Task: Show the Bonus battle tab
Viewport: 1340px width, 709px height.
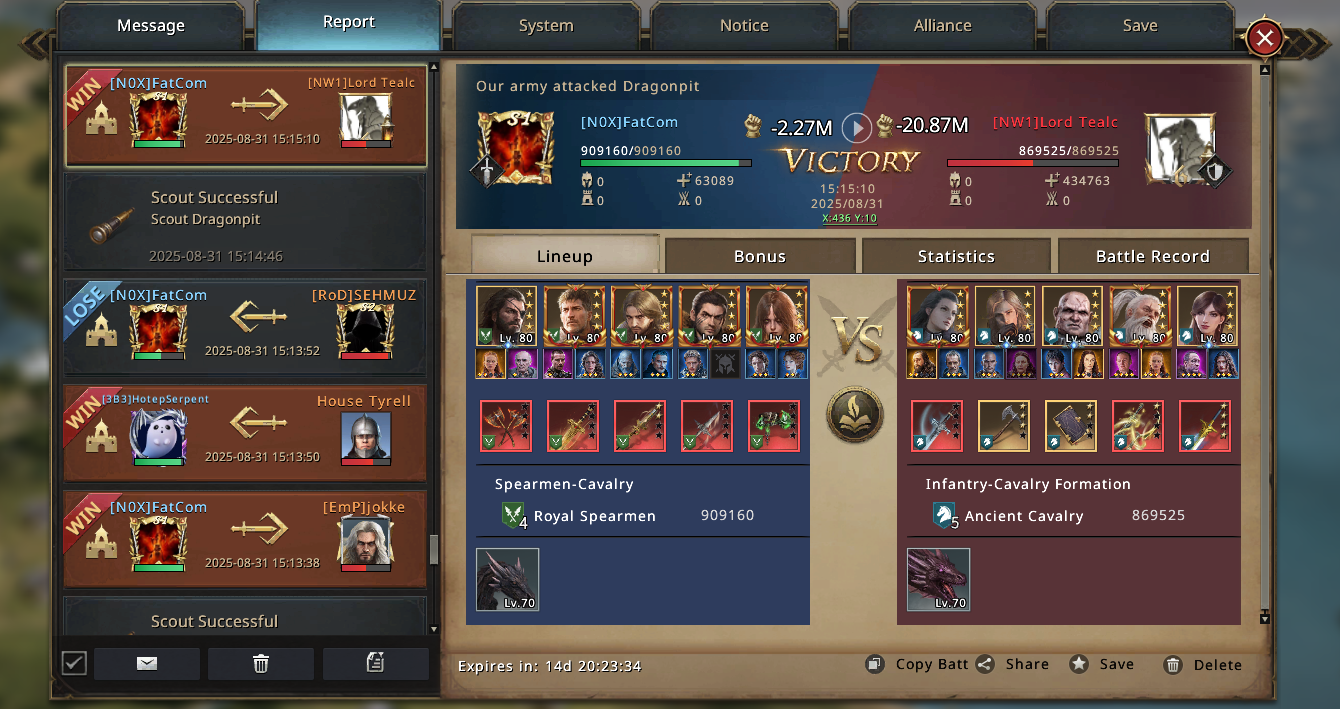Action: (x=760, y=256)
